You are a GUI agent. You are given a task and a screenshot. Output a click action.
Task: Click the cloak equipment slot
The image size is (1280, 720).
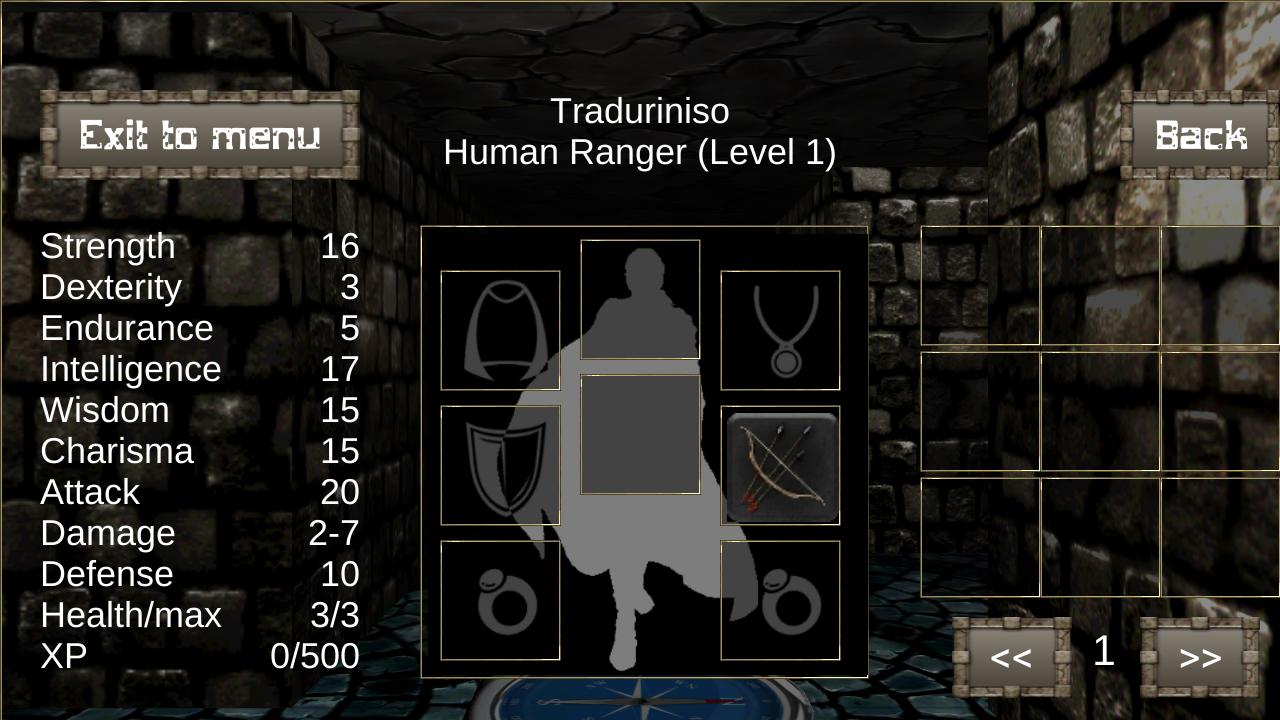499,329
